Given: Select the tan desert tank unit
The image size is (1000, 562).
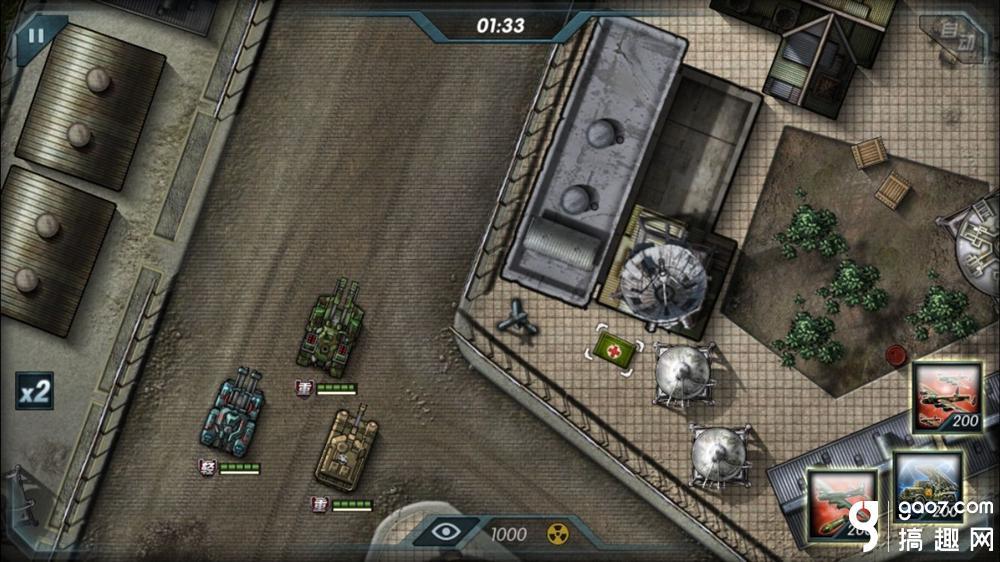Looking at the screenshot, I should coord(347,449).
